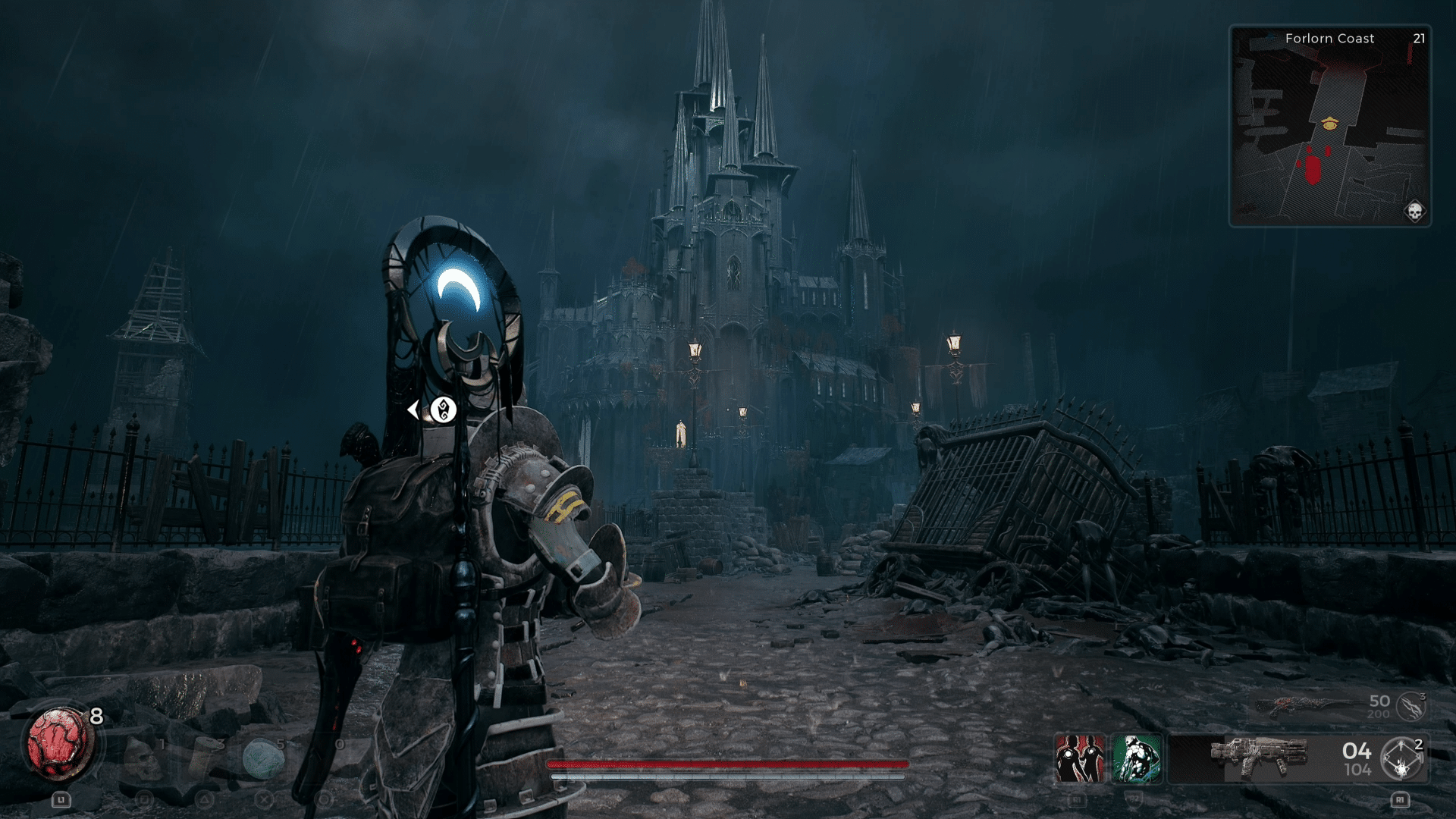Select the yellow player marker on minimap

coord(1329,123)
